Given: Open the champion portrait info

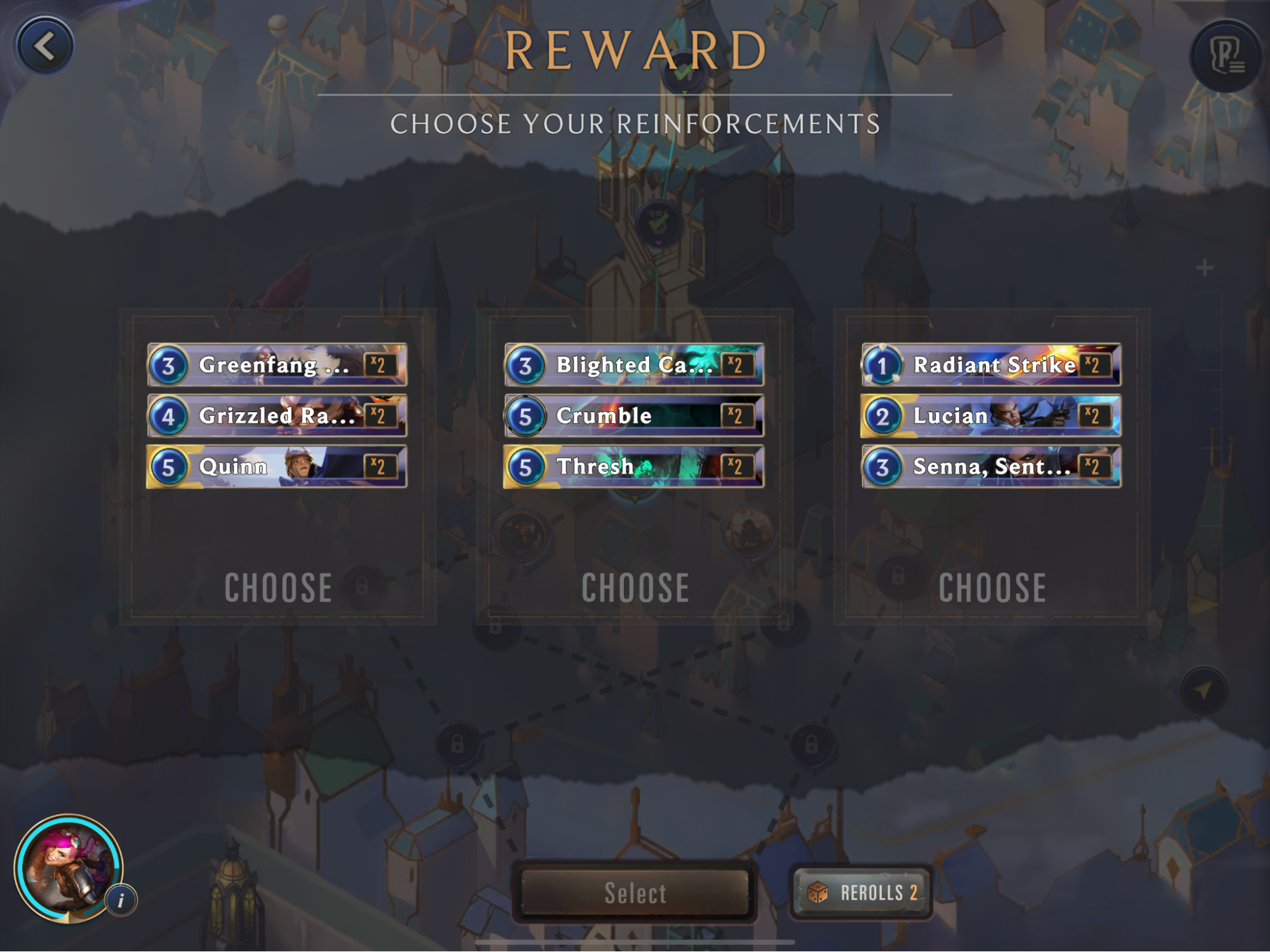Looking at the screenshot, I should [121, 900].
